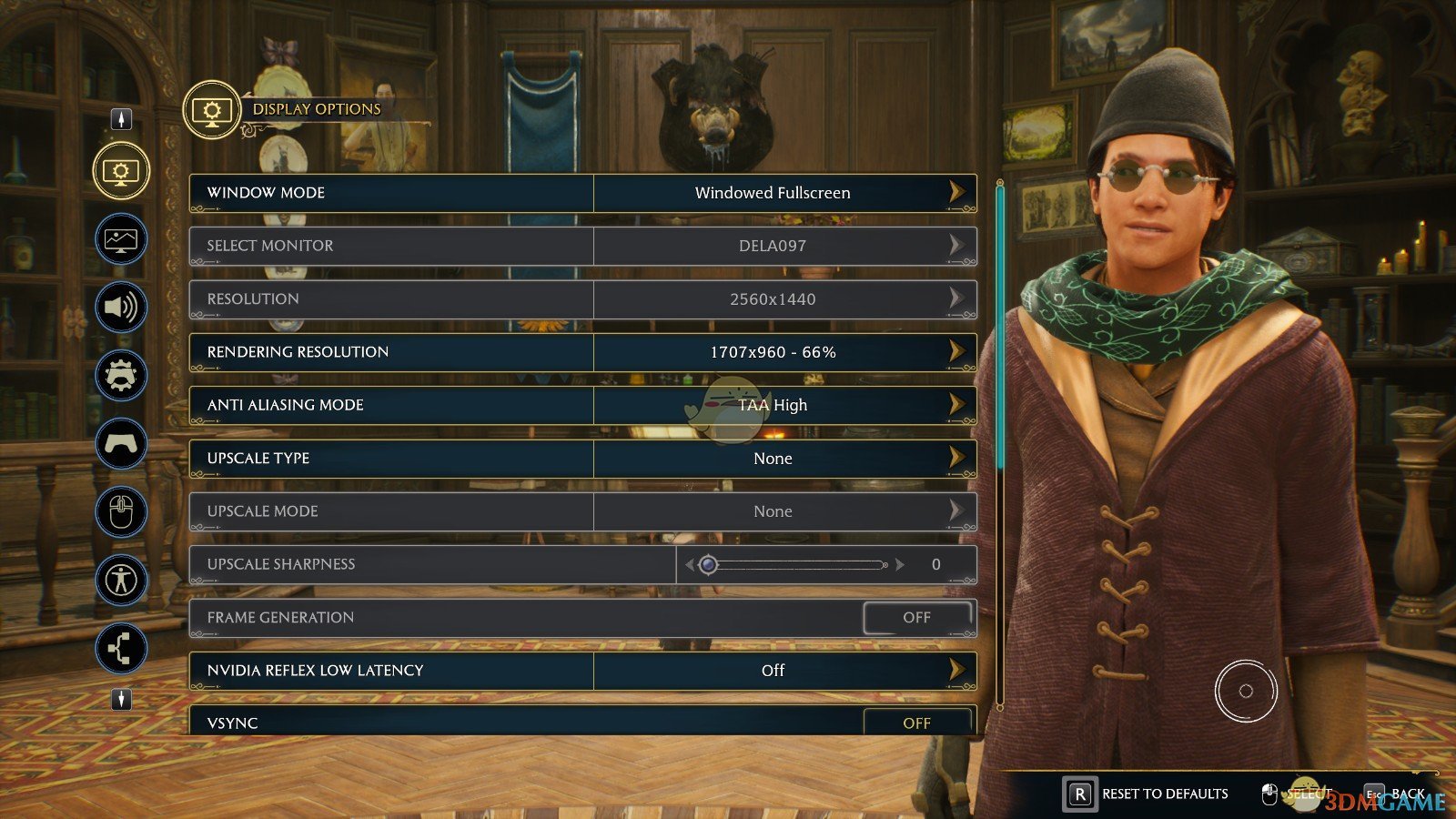This screenshot has width=1456, height=819.
Task: Toggle NVIDIA Reflex Low Latency off setting
Action: tap(773, 670)
